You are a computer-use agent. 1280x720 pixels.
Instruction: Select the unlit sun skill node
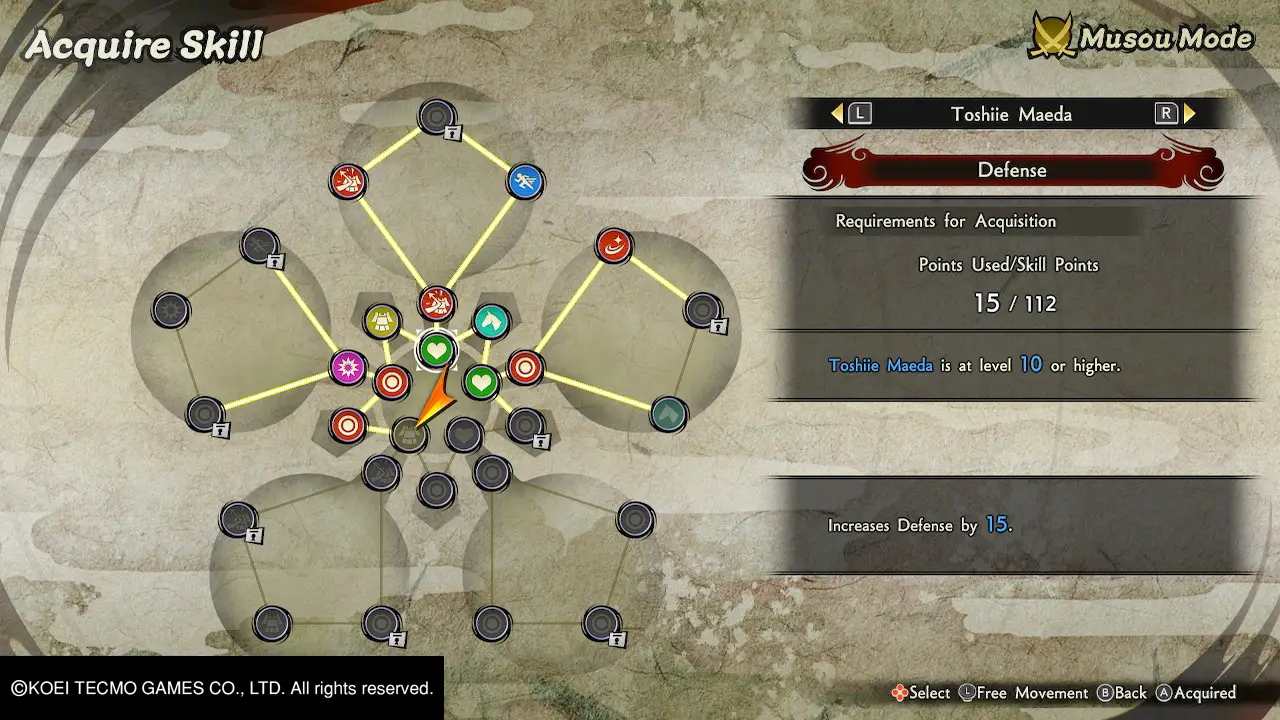pyautogui.click(x=171, y=310)
